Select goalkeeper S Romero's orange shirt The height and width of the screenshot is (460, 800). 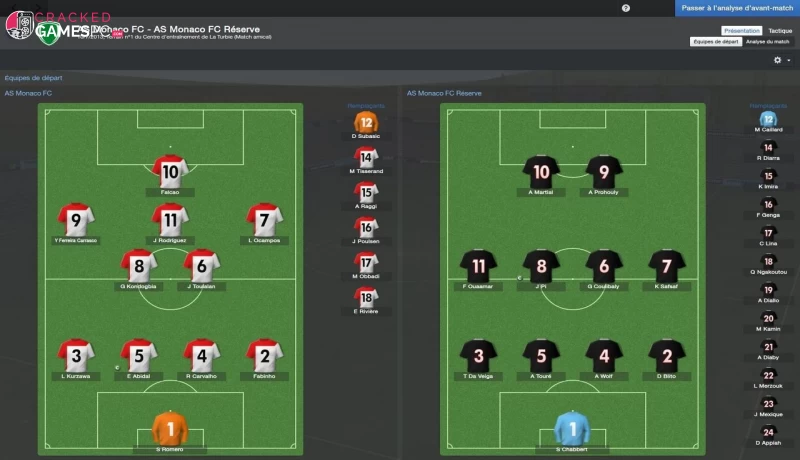tap(170, 428)
